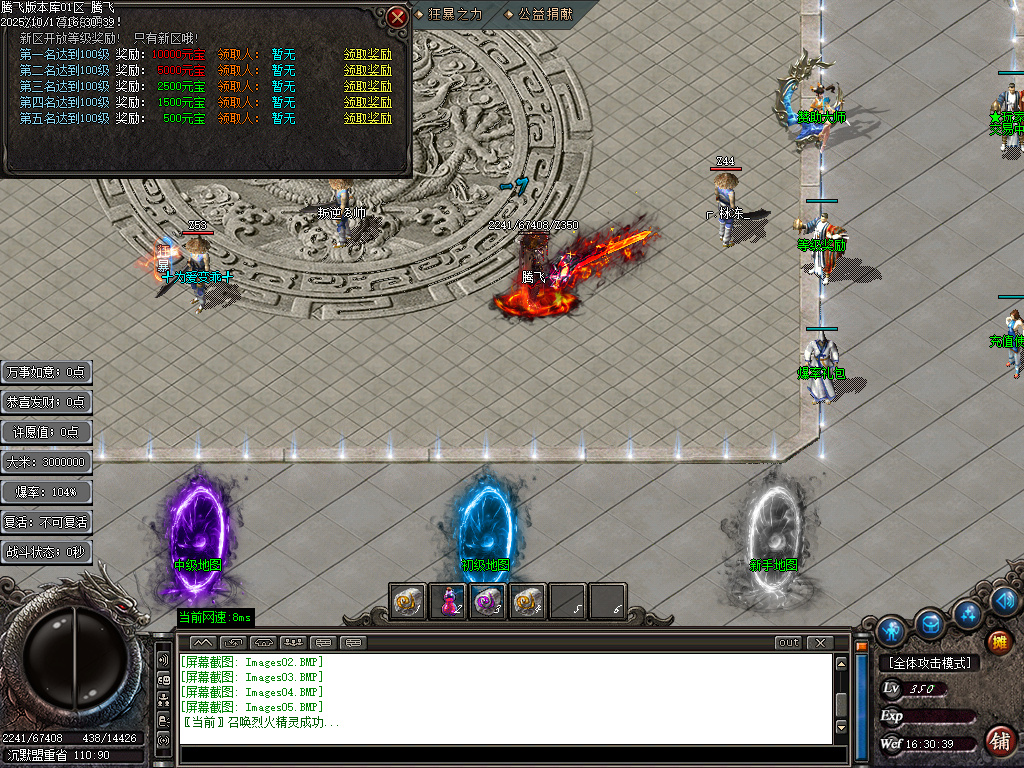1024x768 pixels.
Task: Use the gold scroll in hotbar slot 1
Action: click(408, 602)
